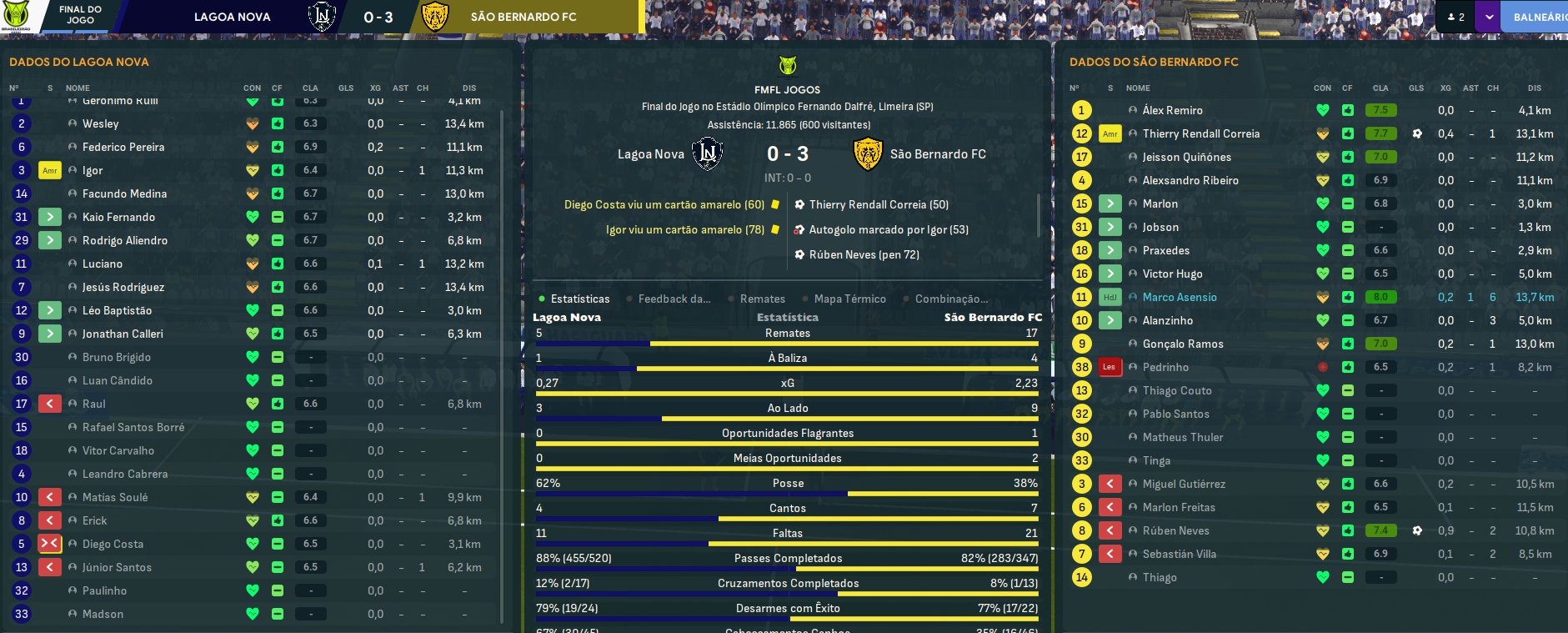
Task: Sort Lagoa Nova list by DIS column
Action: 469,88
